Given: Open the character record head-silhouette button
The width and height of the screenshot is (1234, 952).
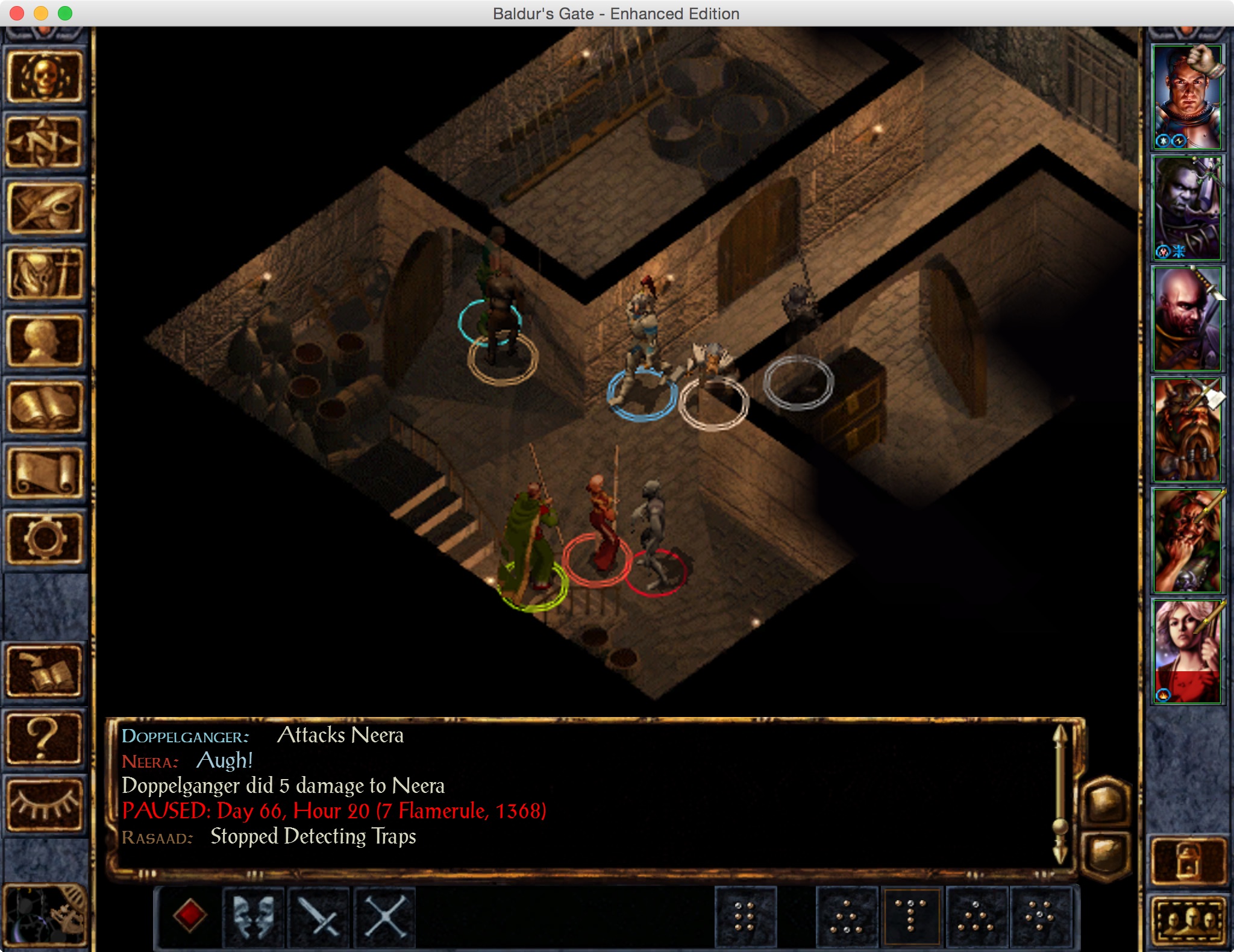Looking at the screenshot, I should point(44,341).
